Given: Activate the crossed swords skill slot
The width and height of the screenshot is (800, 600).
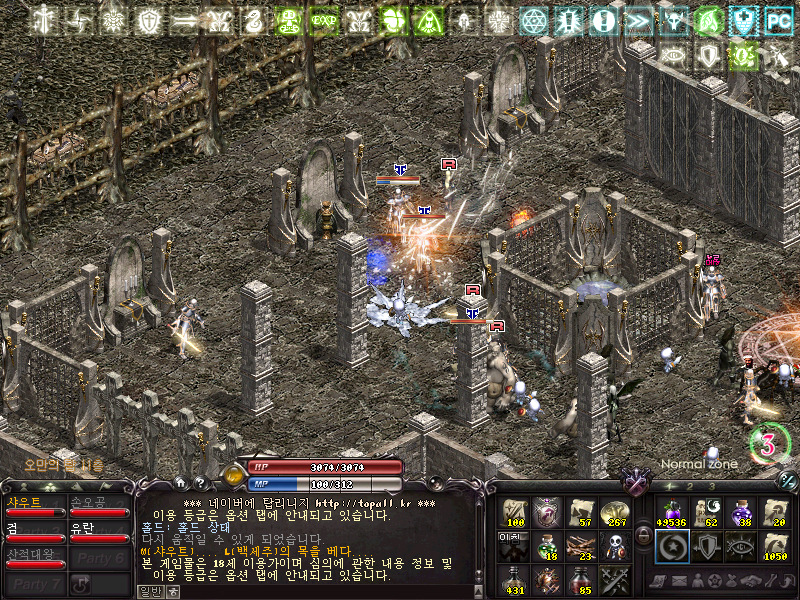Looking at the screenshot, I should click(612, 579).
